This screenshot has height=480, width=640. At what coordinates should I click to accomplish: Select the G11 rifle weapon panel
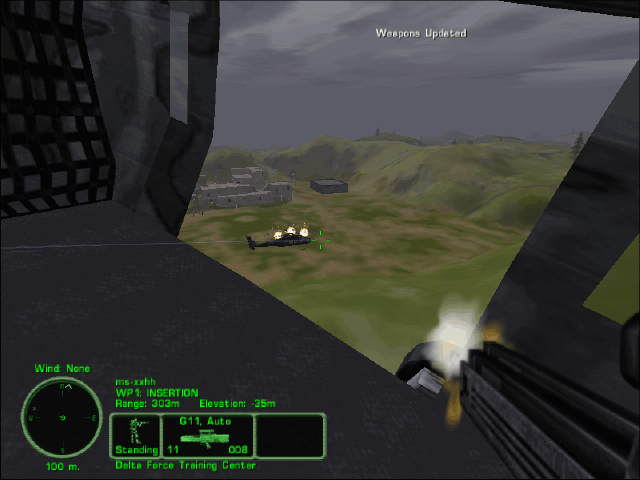click(207, 436)
